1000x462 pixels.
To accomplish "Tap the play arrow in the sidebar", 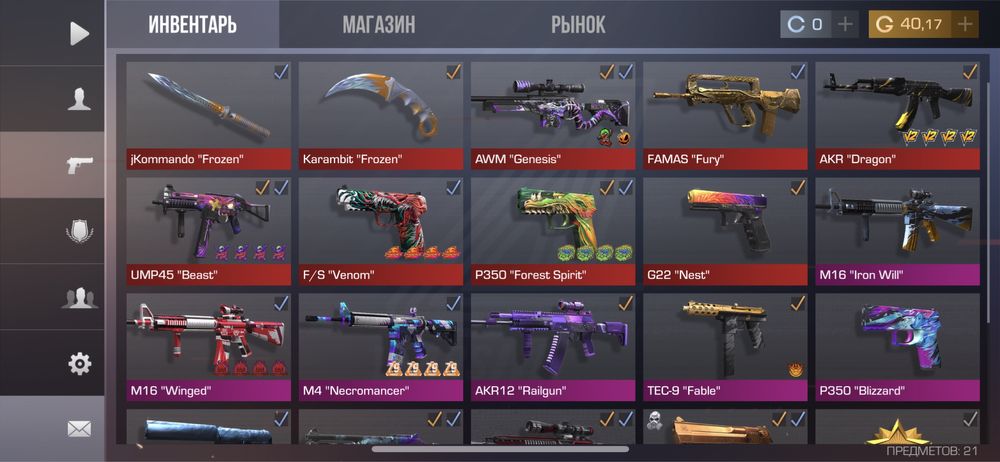I will click(x=79, y=33).
